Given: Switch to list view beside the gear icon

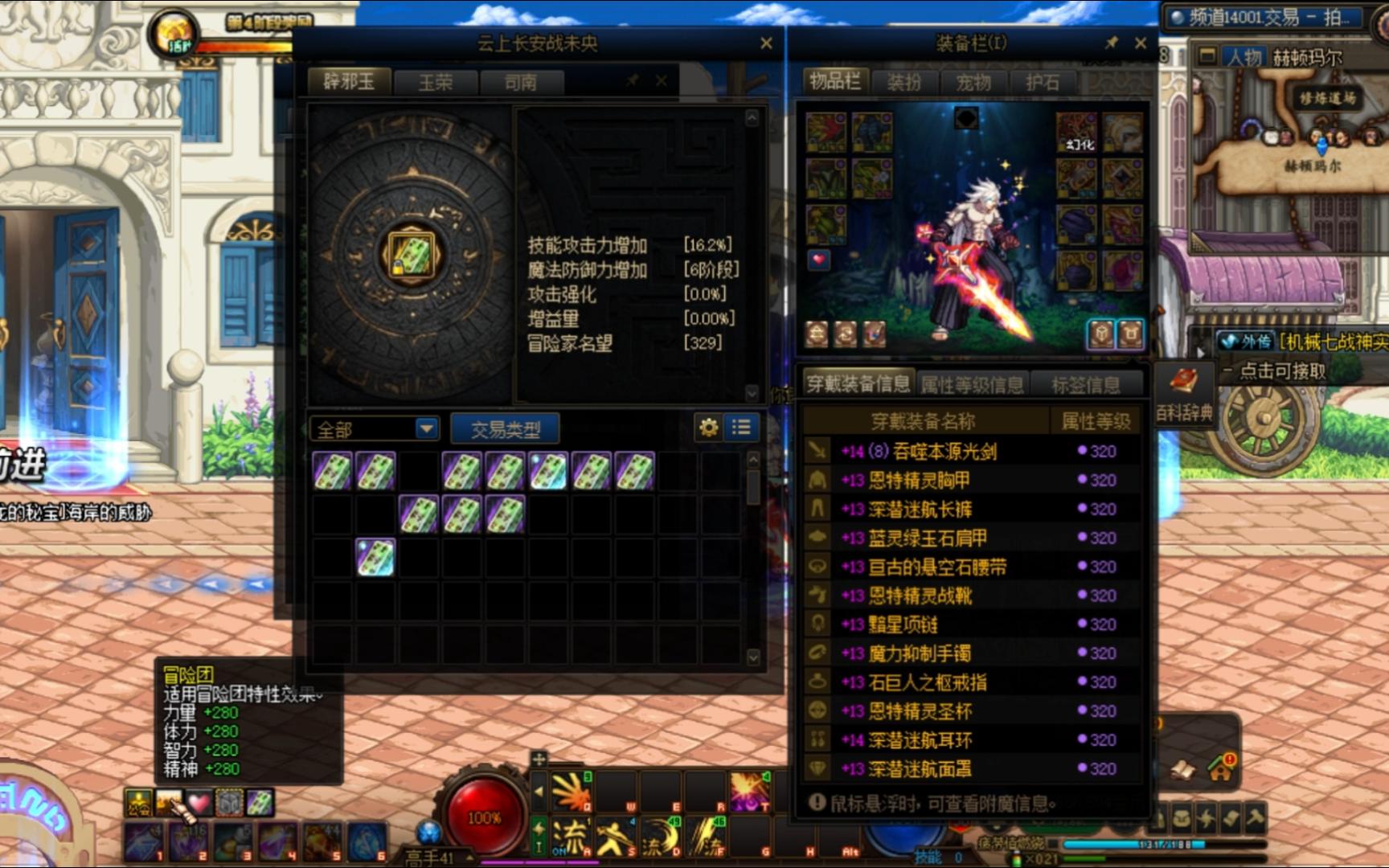Looking at the screenshot, I should pos(740,428).
